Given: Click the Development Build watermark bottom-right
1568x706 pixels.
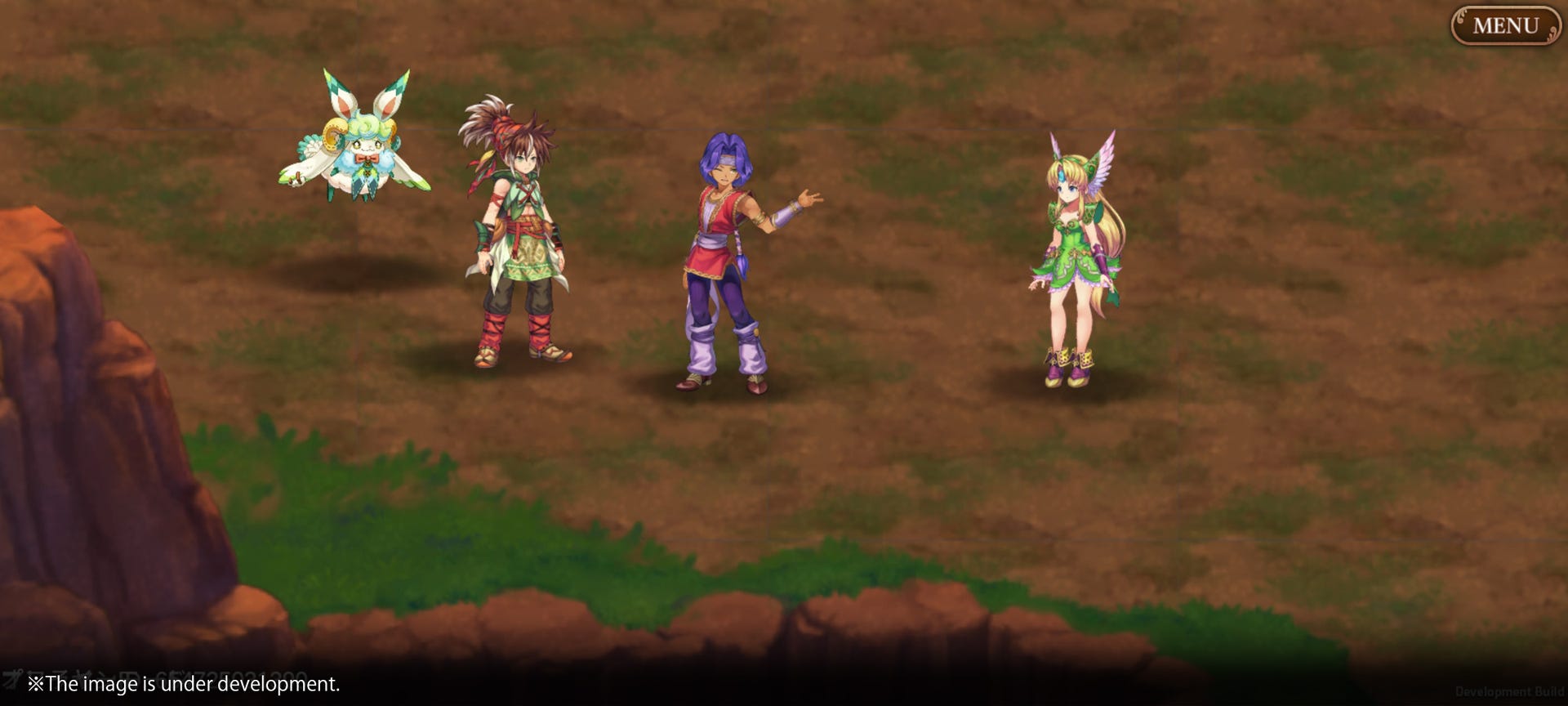Looking at the screenshot, I should [1508, 693].
